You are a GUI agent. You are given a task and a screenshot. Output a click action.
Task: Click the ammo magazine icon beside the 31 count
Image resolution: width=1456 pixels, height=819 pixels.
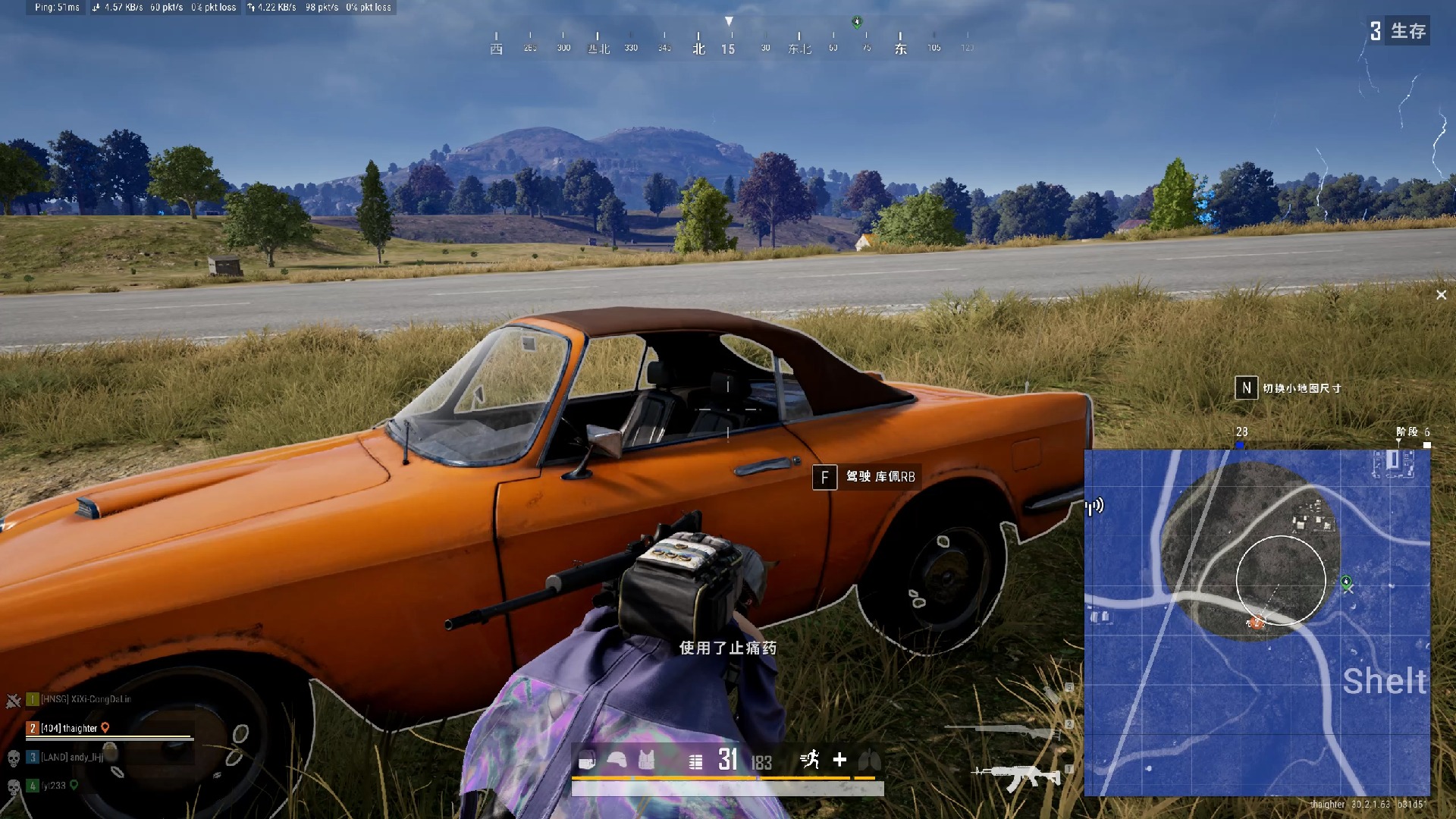[x=695, y=761]
